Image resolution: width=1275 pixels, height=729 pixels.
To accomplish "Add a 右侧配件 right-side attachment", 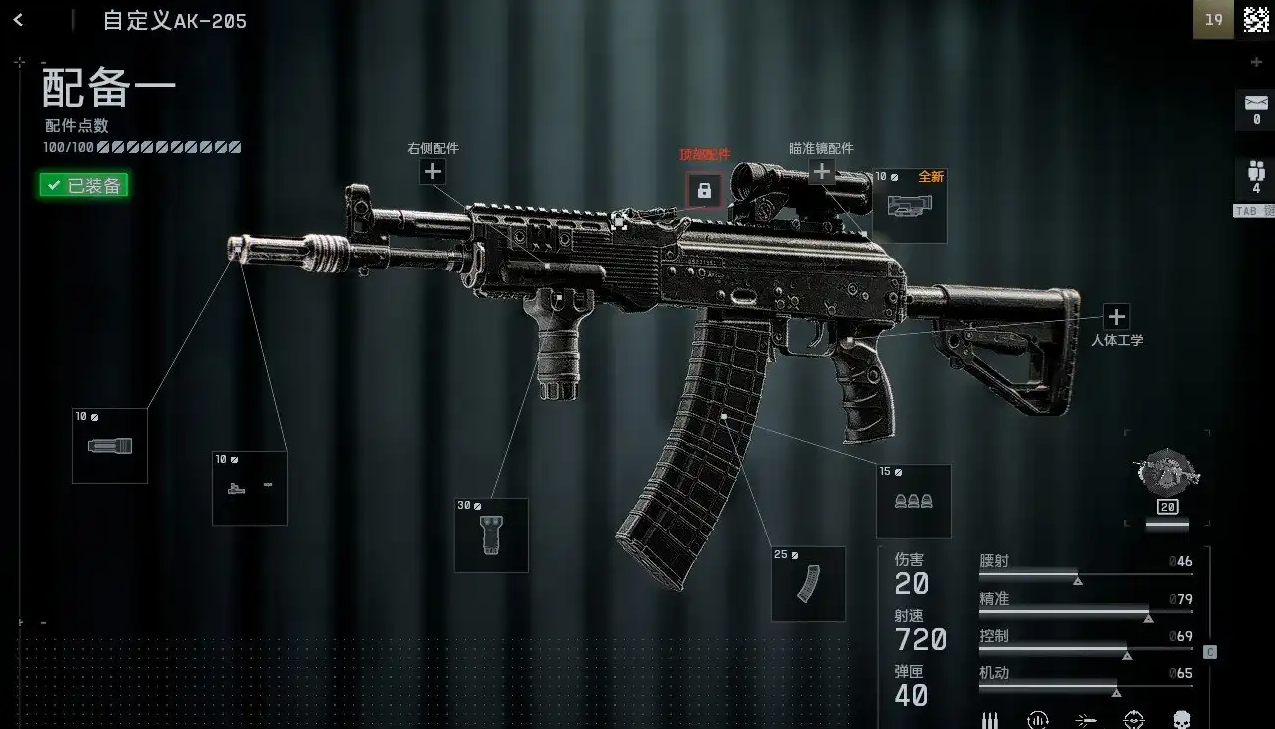I will [x=432, y=172].
